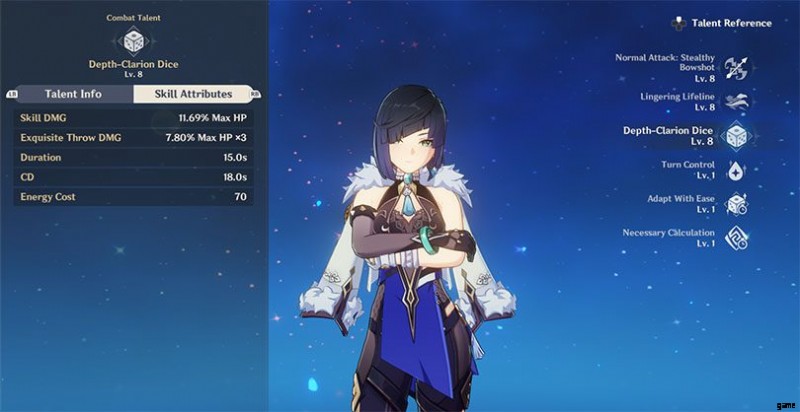Click the Skill DMG attribute row
The image size is (800, 412).
tap(133, 117)
